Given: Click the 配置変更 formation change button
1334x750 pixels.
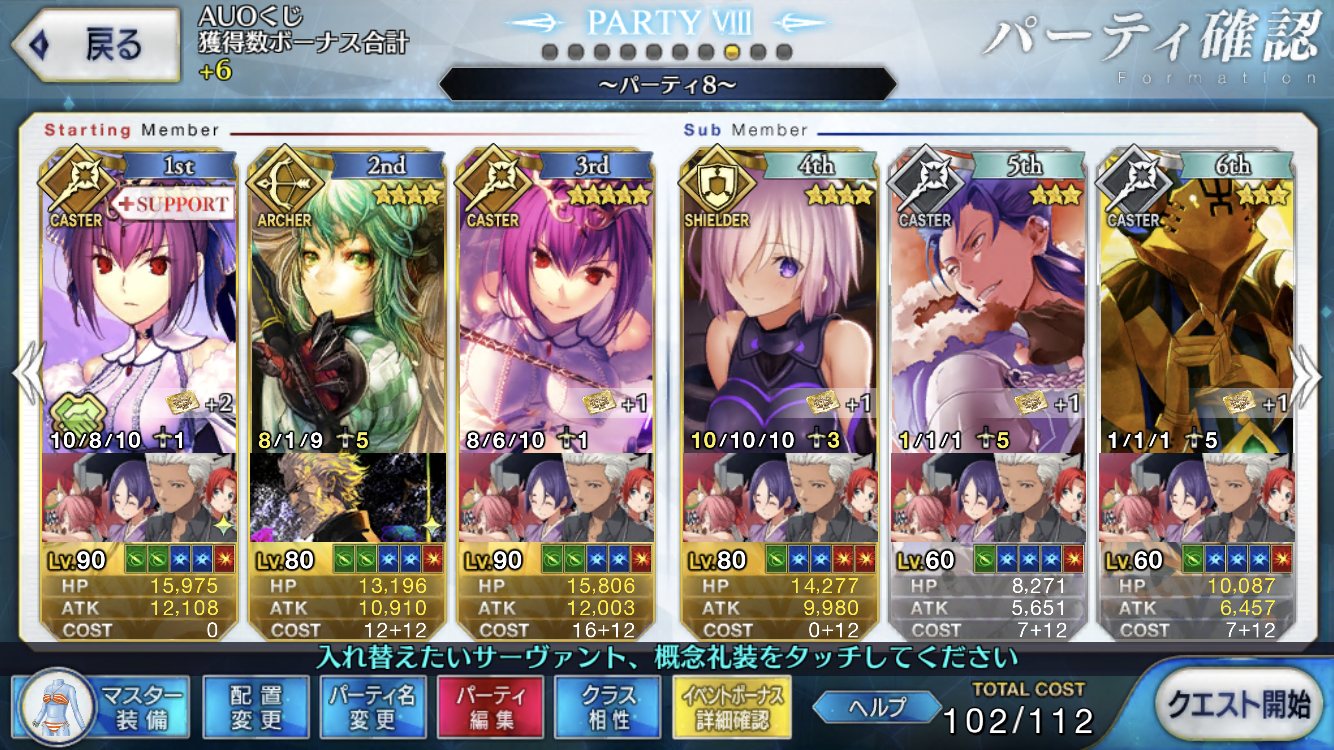Looking at the screenshot, I should [x=255, y=706].
